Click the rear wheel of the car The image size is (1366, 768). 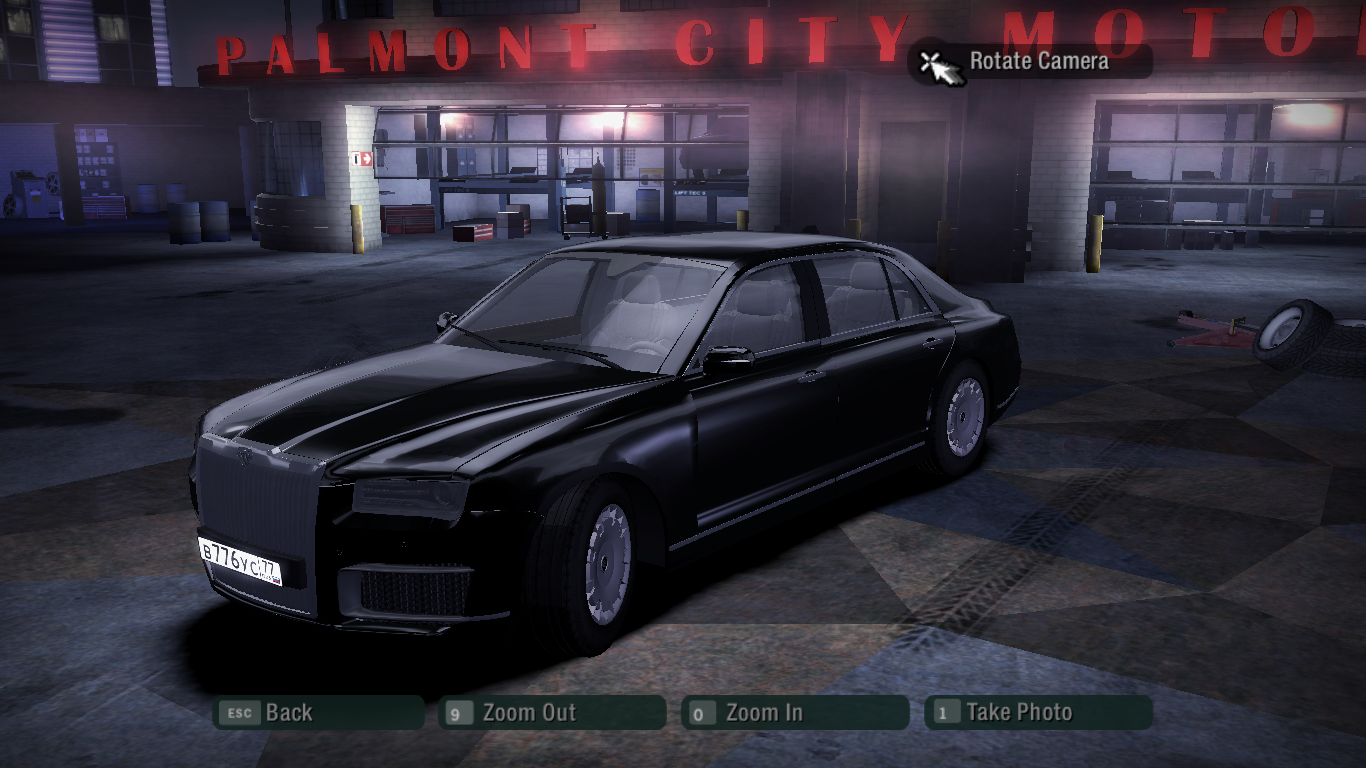tap(963, 415)
